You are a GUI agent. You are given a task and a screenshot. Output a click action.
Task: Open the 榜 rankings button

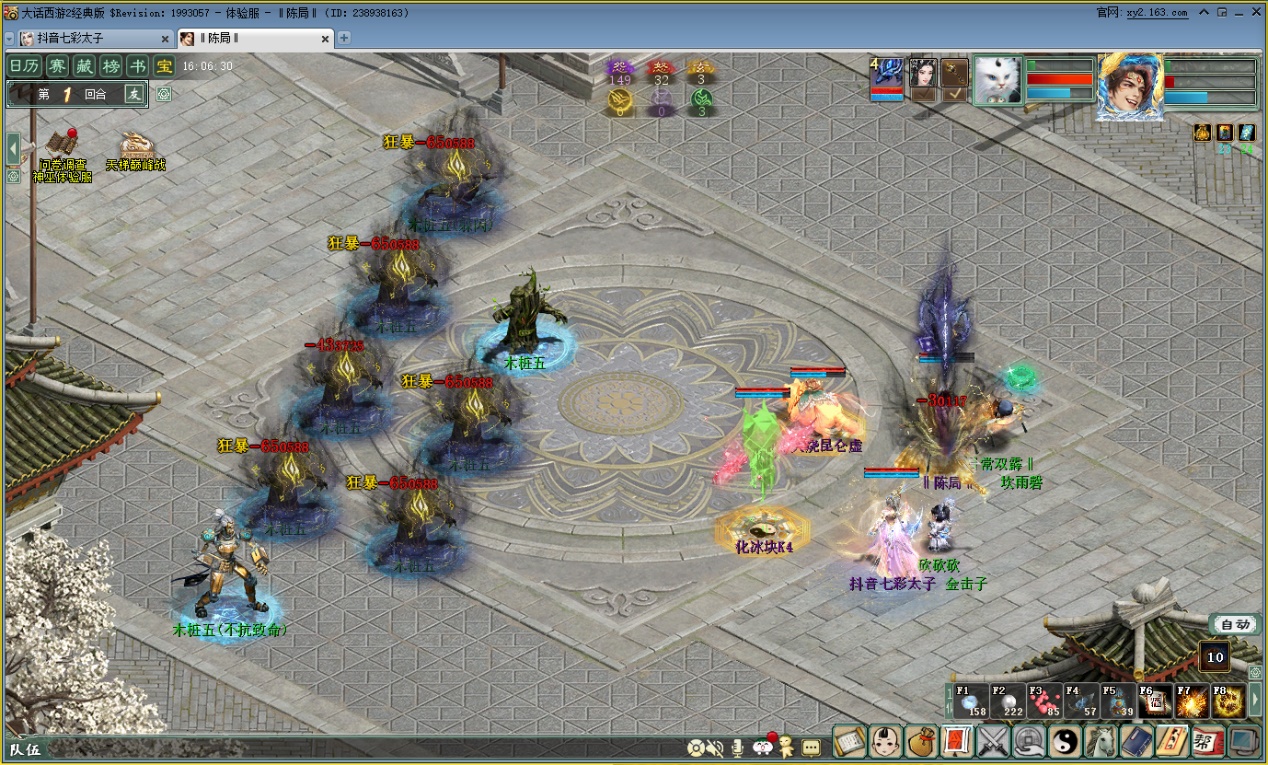(111, 66)
